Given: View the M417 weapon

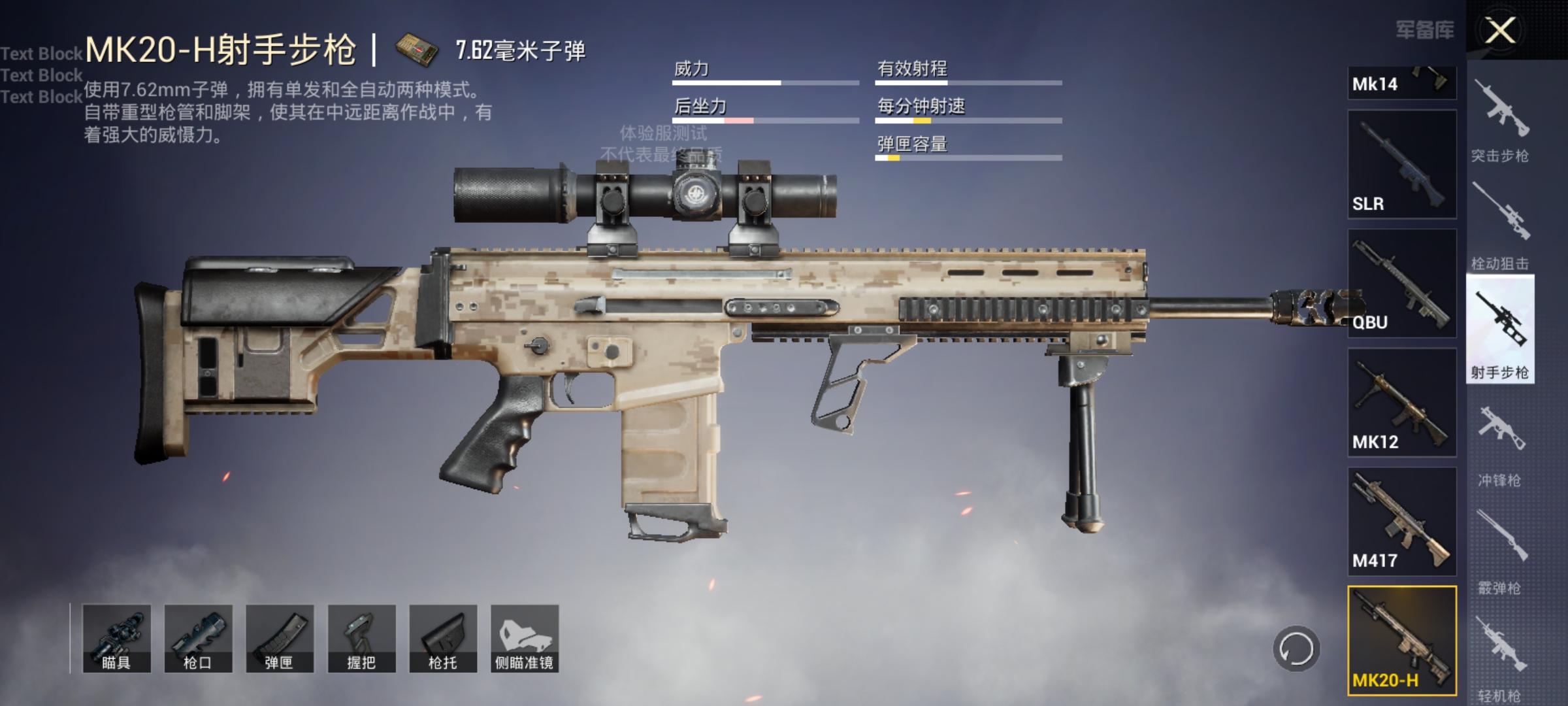Looking at the screenshot, I should point(1402,521).
